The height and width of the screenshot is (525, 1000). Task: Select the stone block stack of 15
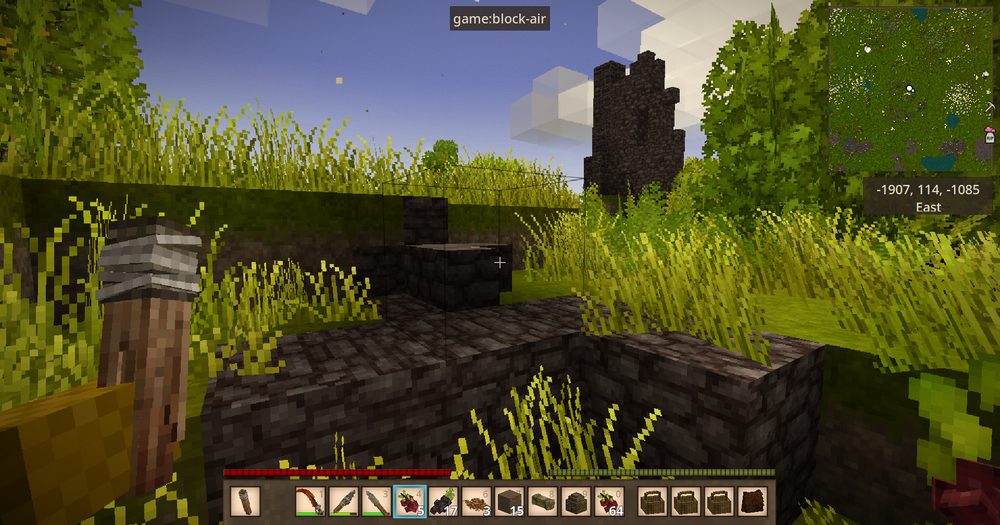[x=509, y=500]
